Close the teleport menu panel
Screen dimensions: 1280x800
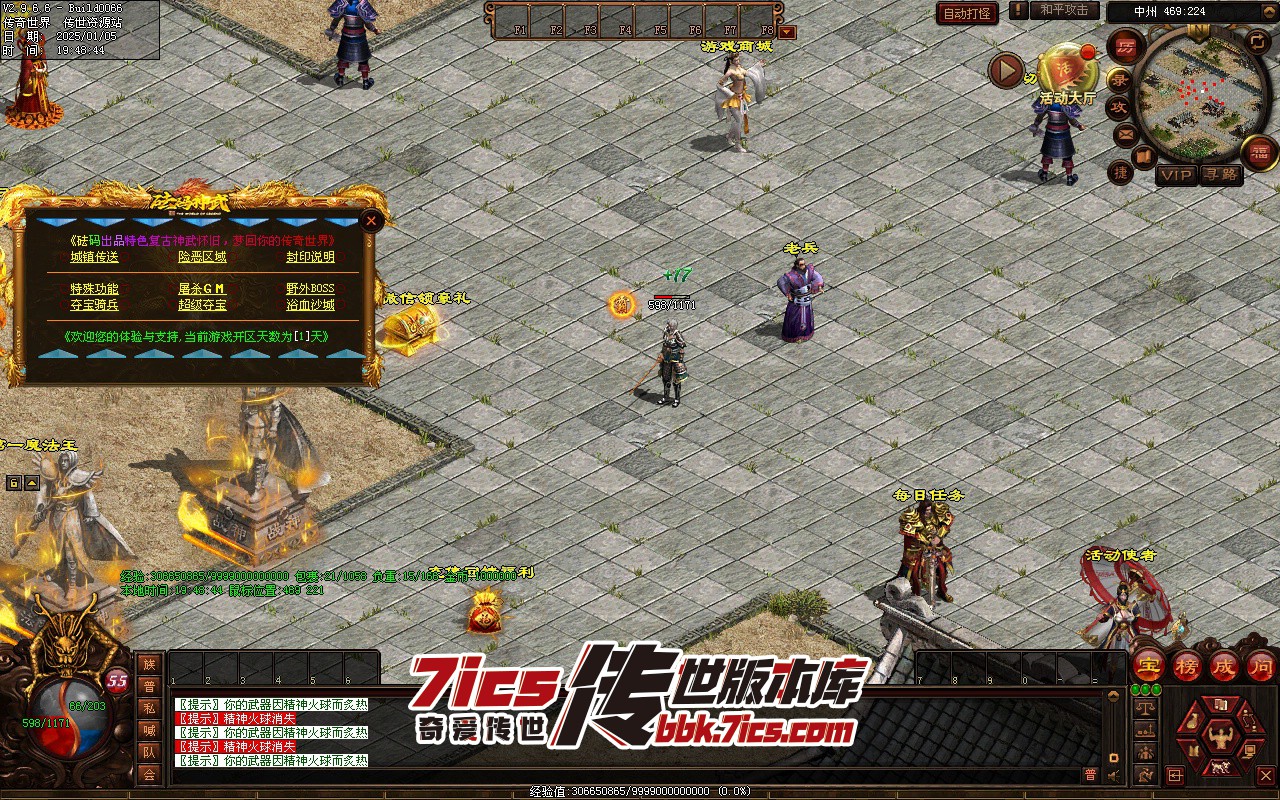pyautogui.click(x=371, y=220)
